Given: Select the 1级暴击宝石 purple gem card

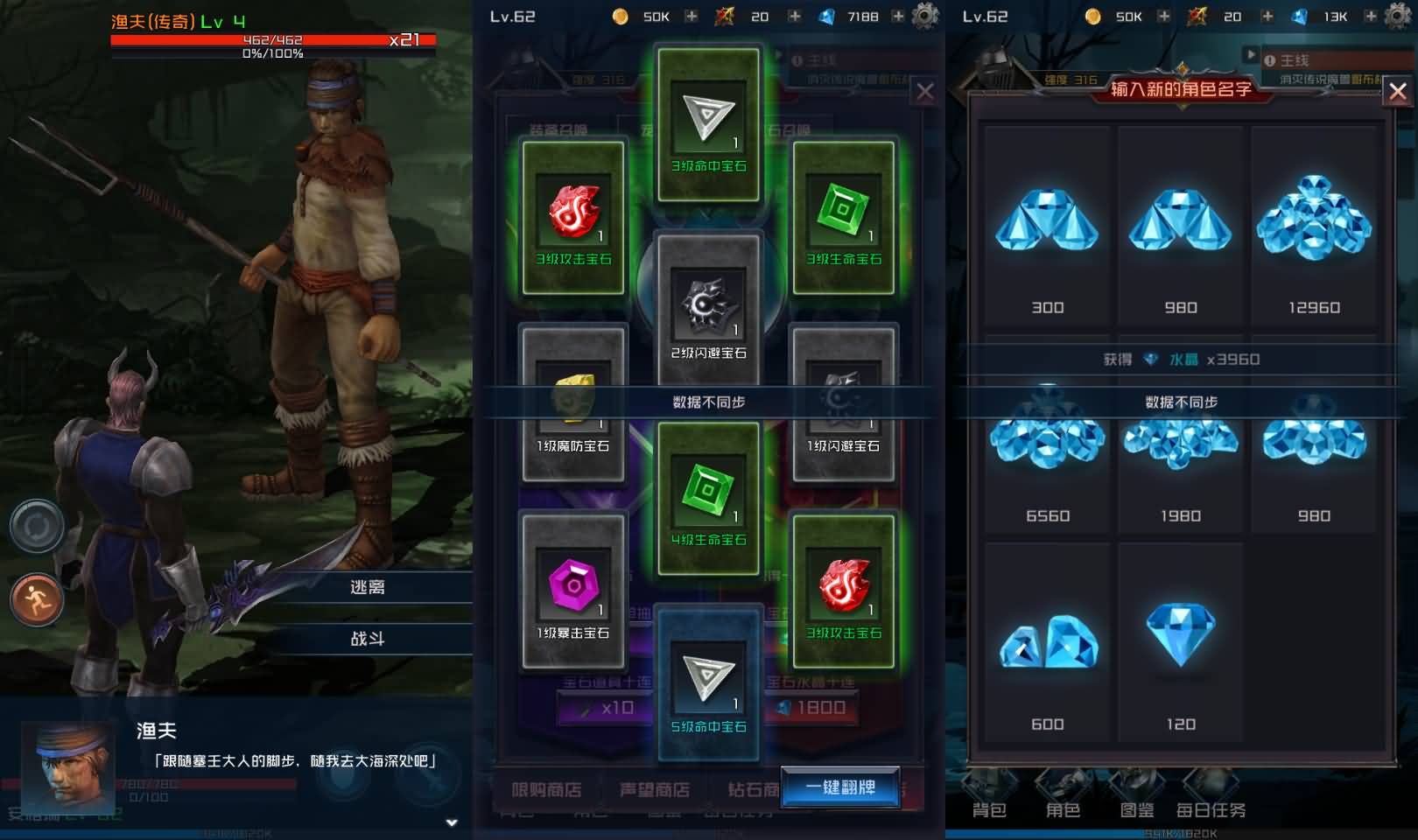Looking at the screenshot, I should (573, 591).
